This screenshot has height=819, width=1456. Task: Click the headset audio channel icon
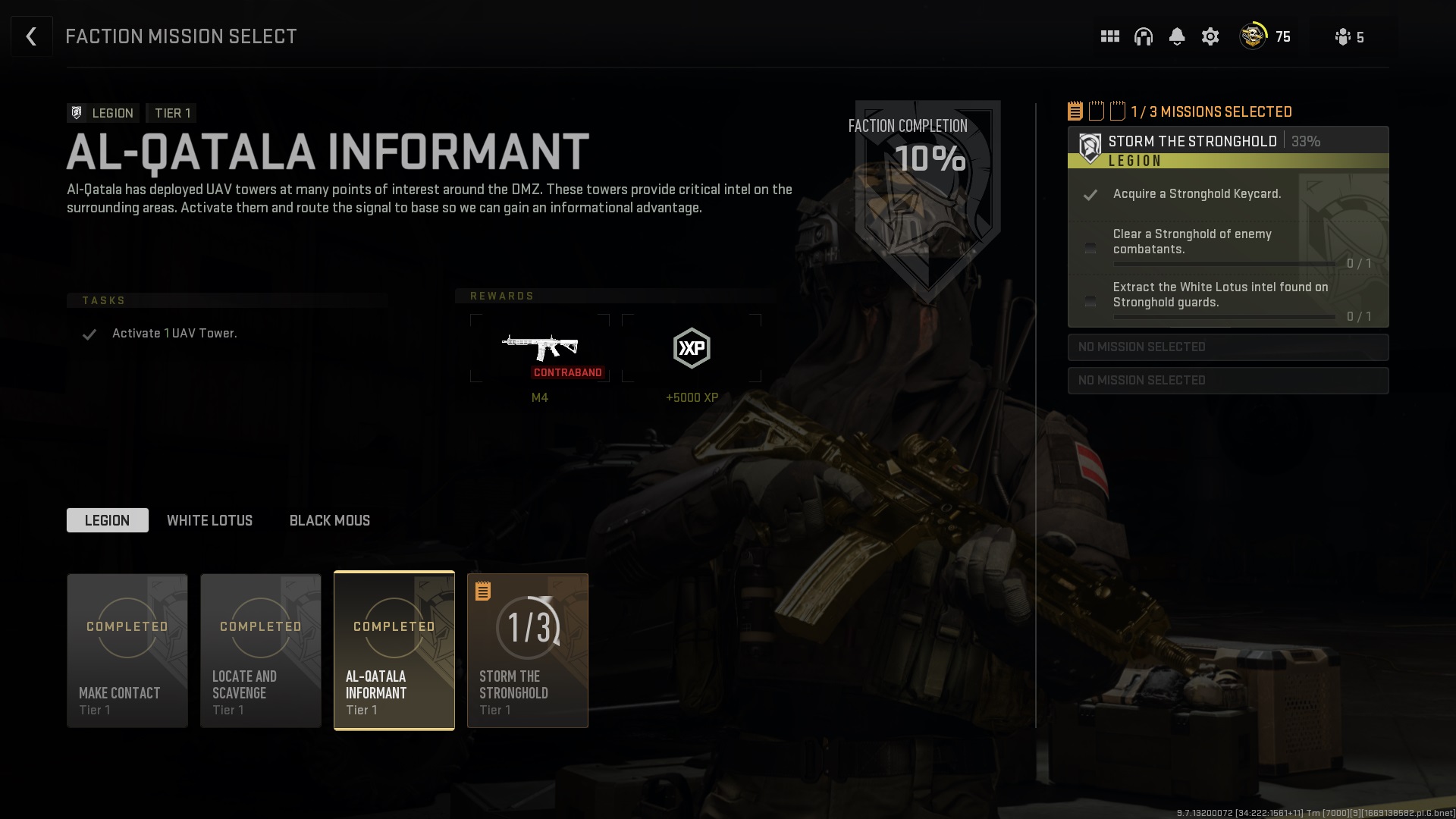pos(1144,36)
